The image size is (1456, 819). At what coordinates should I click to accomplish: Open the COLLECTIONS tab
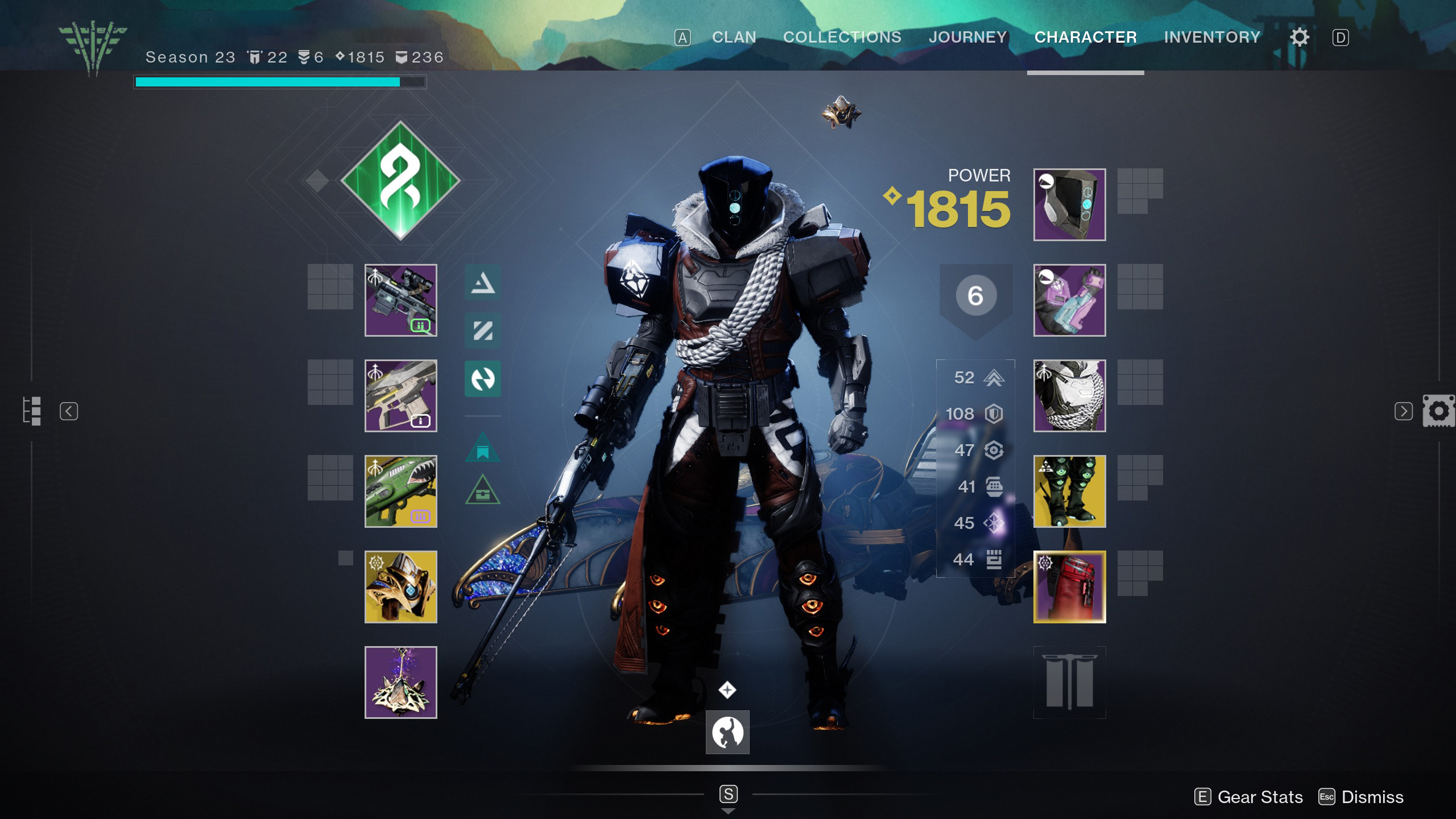click(x=842, y=36)
